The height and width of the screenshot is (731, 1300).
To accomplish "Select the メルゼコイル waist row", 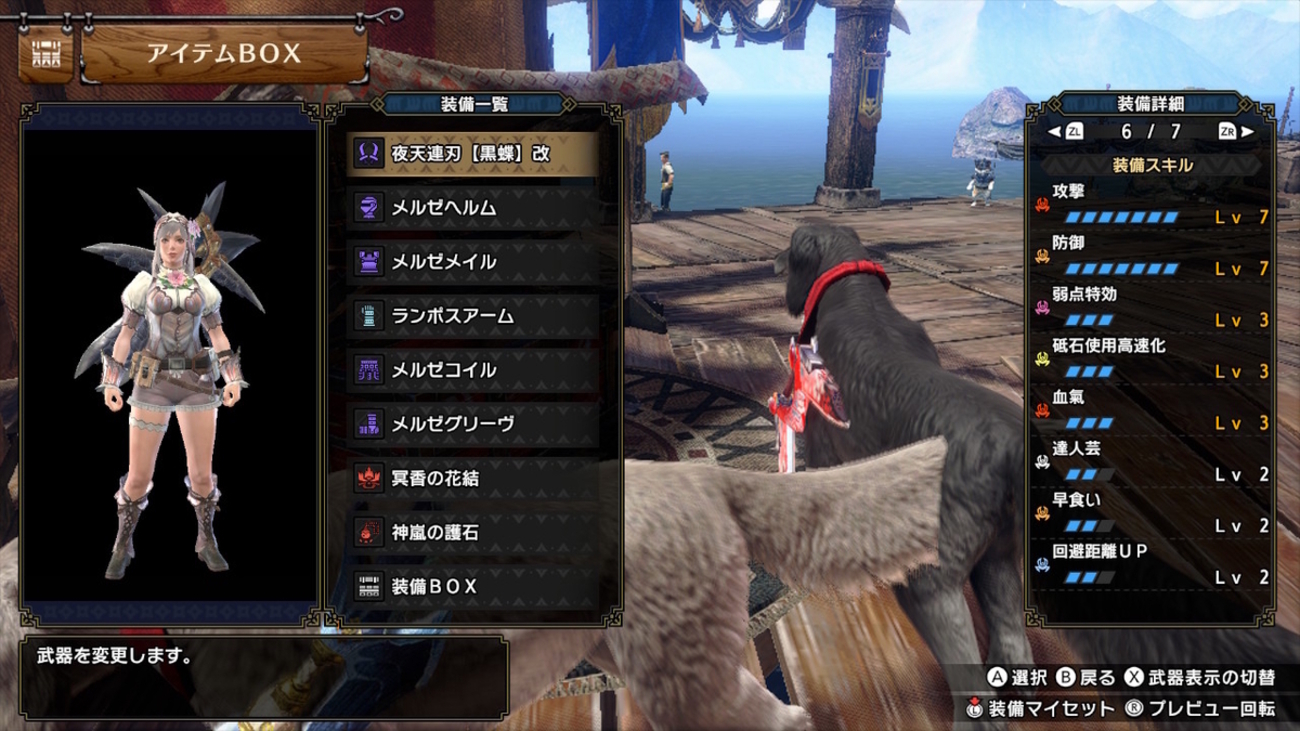I will point(475,370).
